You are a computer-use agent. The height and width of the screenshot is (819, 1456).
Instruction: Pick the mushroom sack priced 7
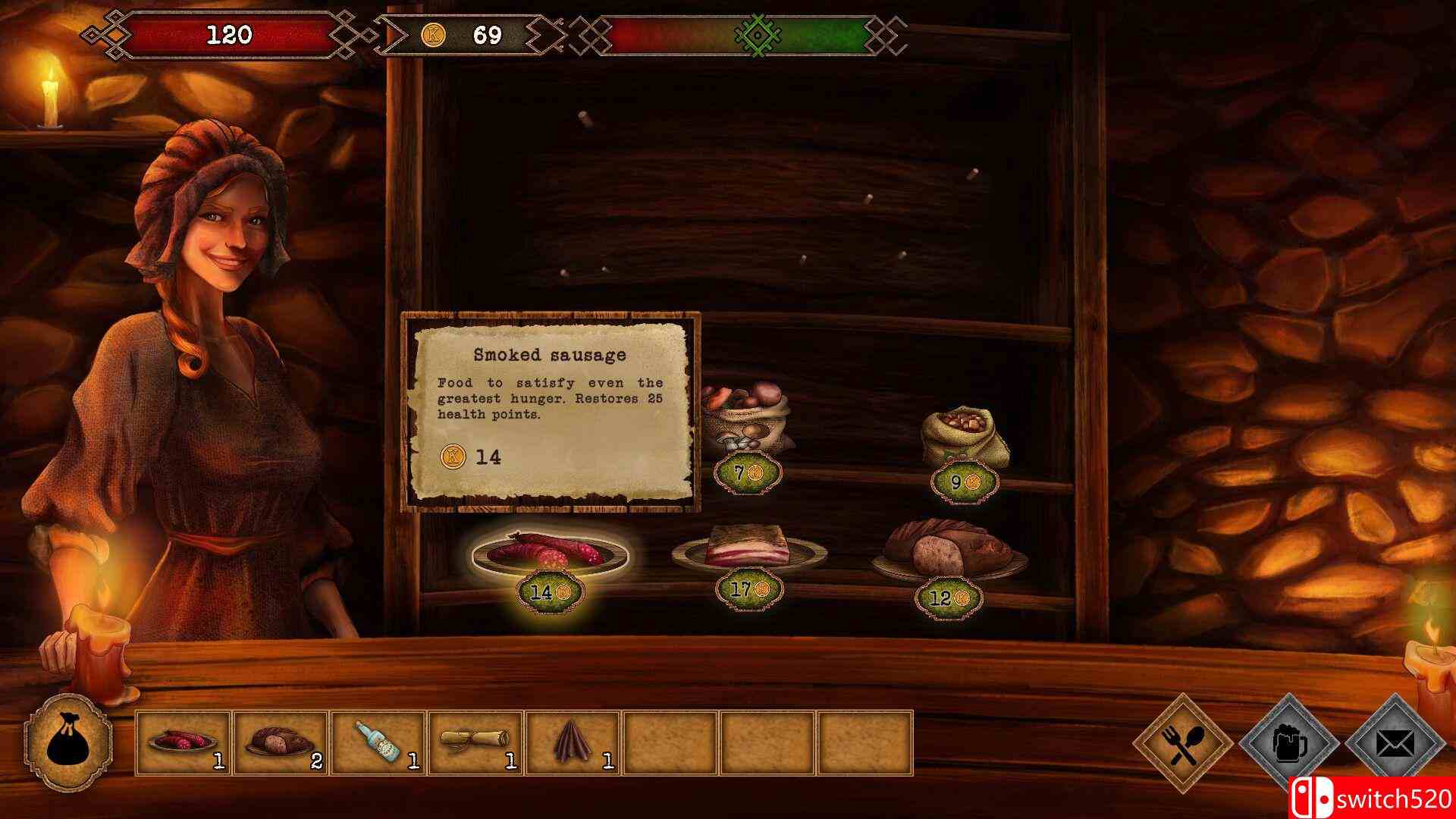point(745,420)
